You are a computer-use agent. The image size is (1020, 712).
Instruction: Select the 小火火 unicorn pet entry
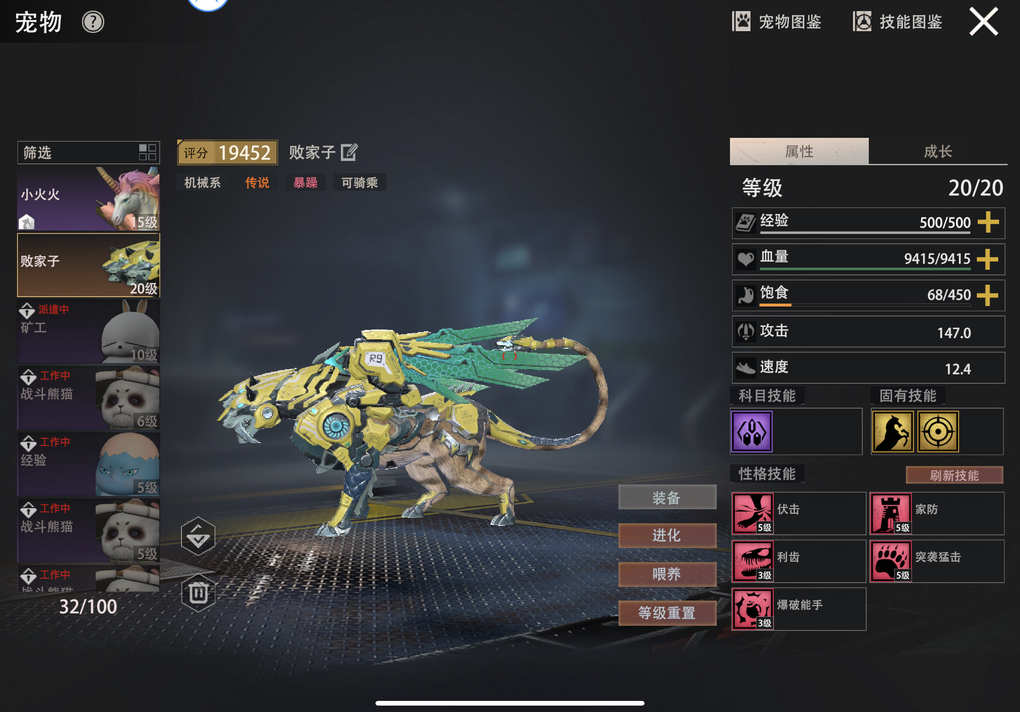point(88,198)
